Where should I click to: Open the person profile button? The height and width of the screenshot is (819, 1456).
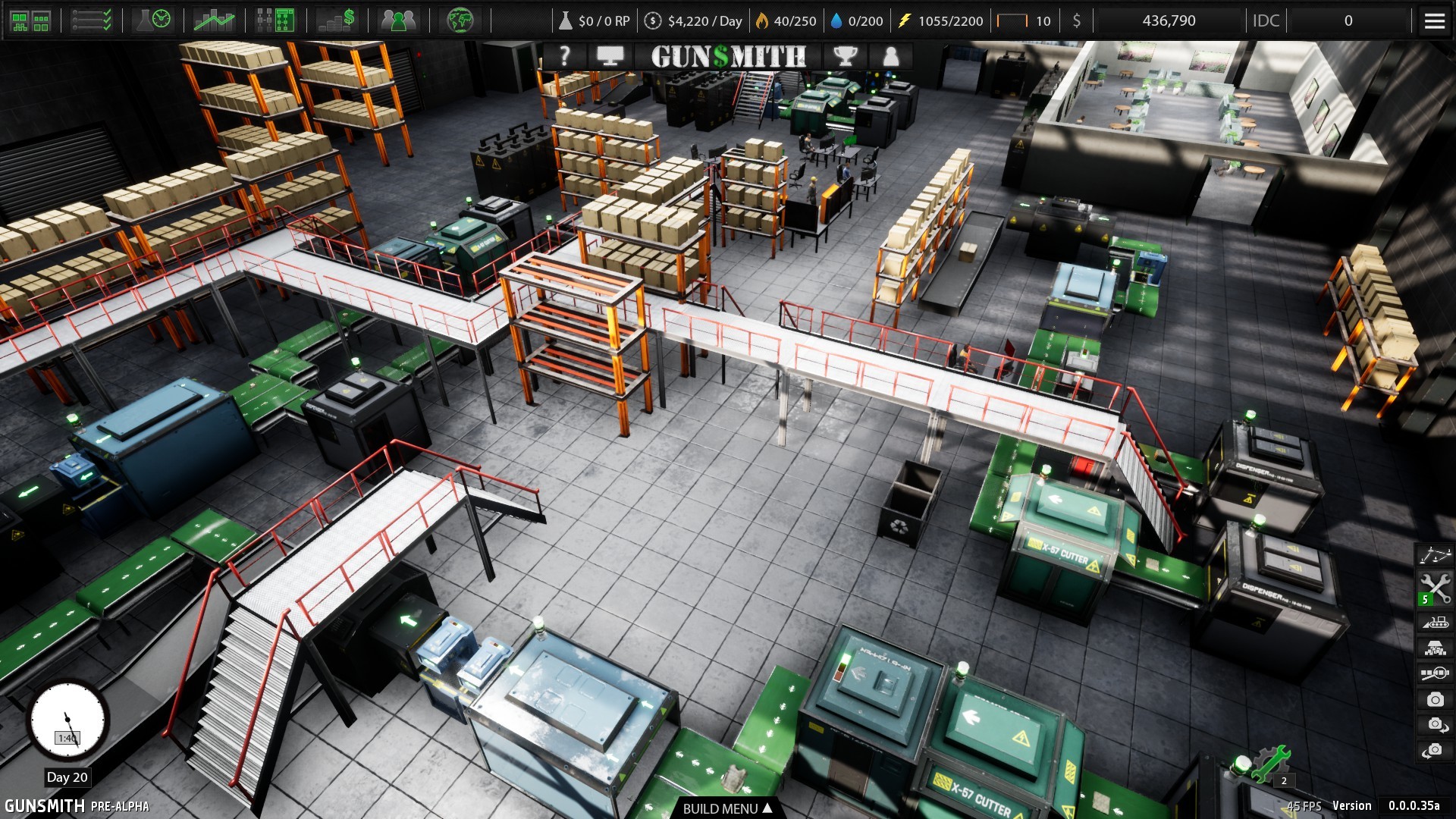(891, 56)
